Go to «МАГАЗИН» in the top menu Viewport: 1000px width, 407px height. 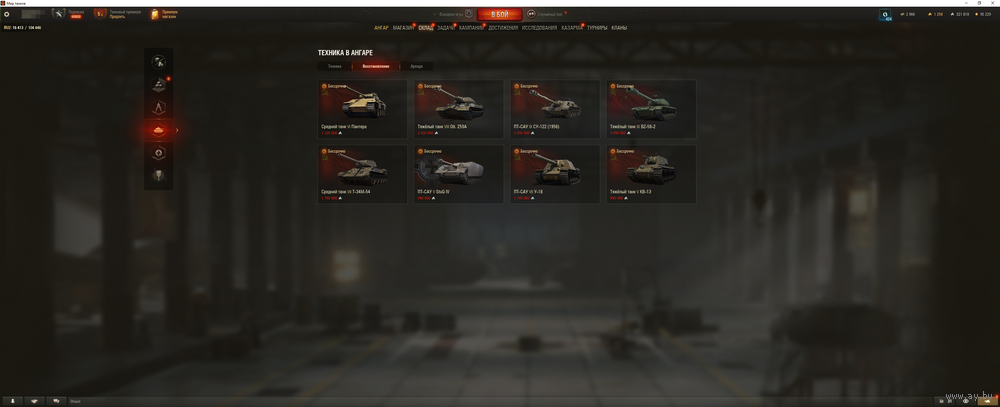[x=402, y=28]
